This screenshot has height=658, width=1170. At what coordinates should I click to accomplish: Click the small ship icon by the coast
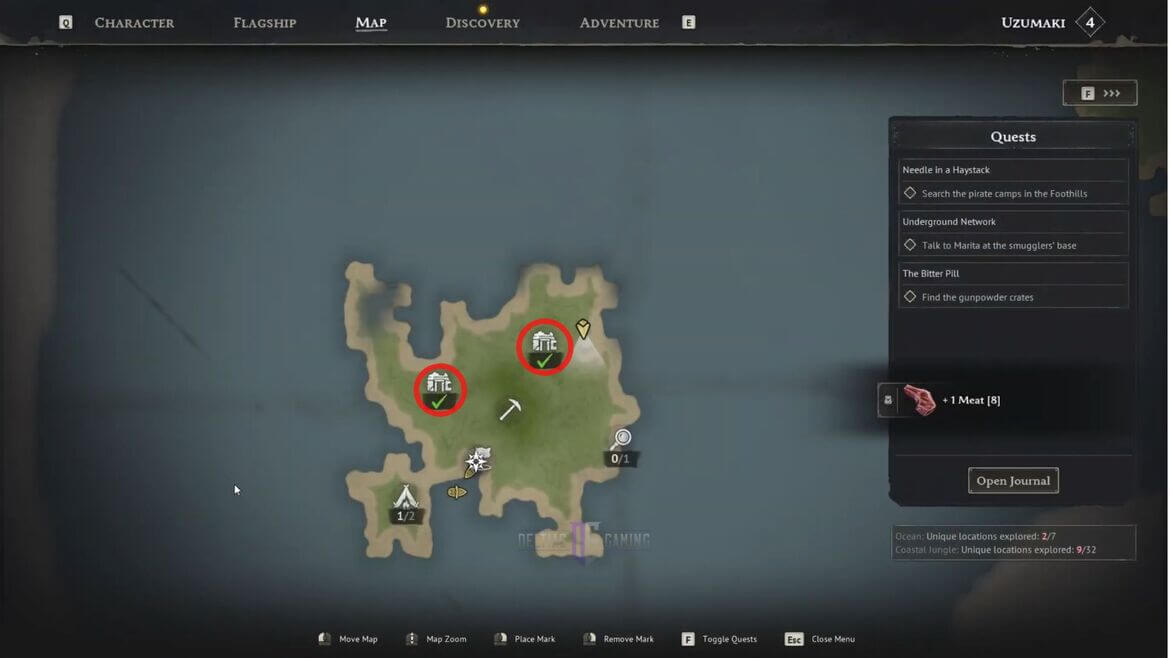coord(457,492)
